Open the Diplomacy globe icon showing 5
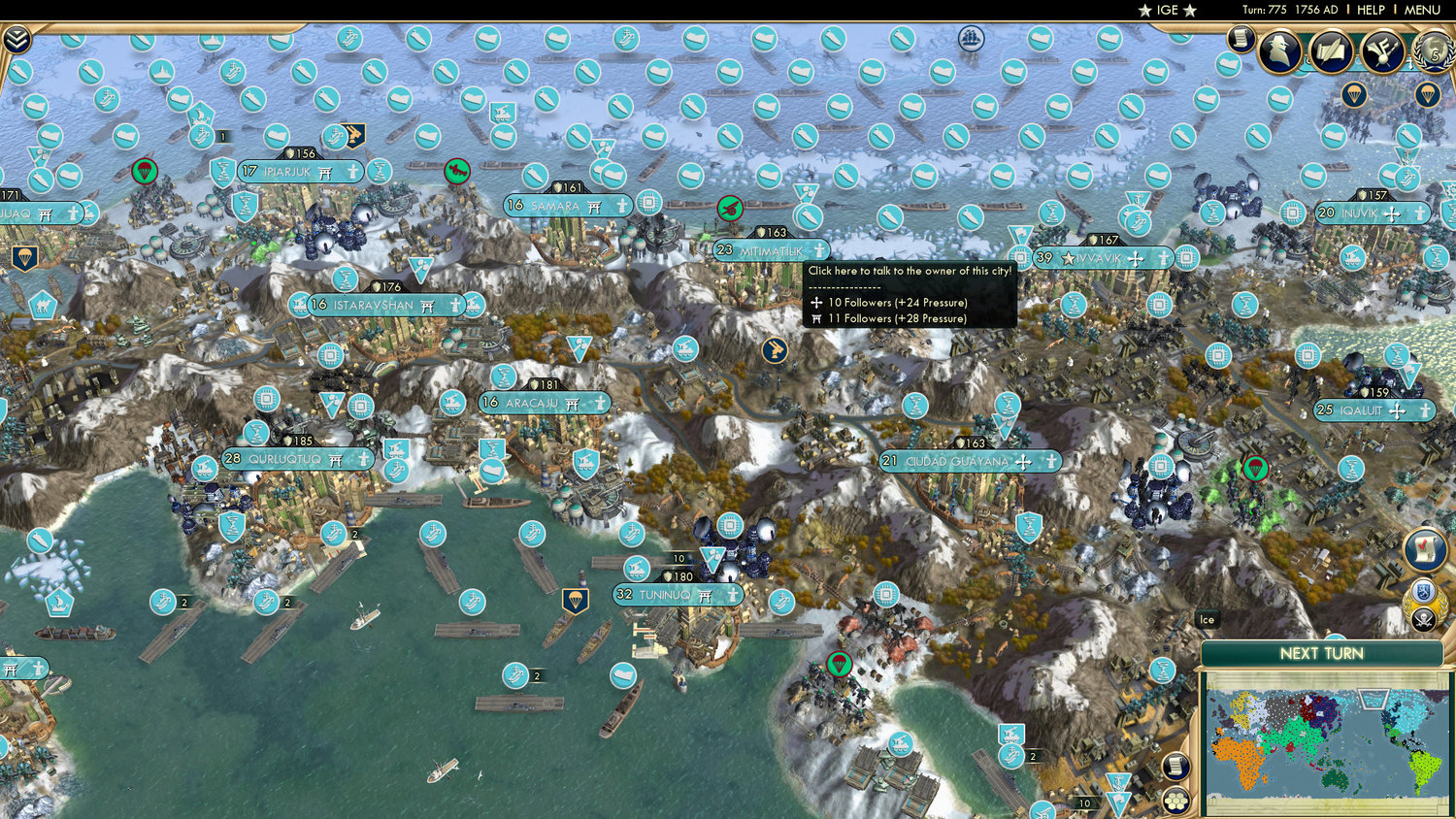Screen dimensions: 1456x819 pos(1433,53)
